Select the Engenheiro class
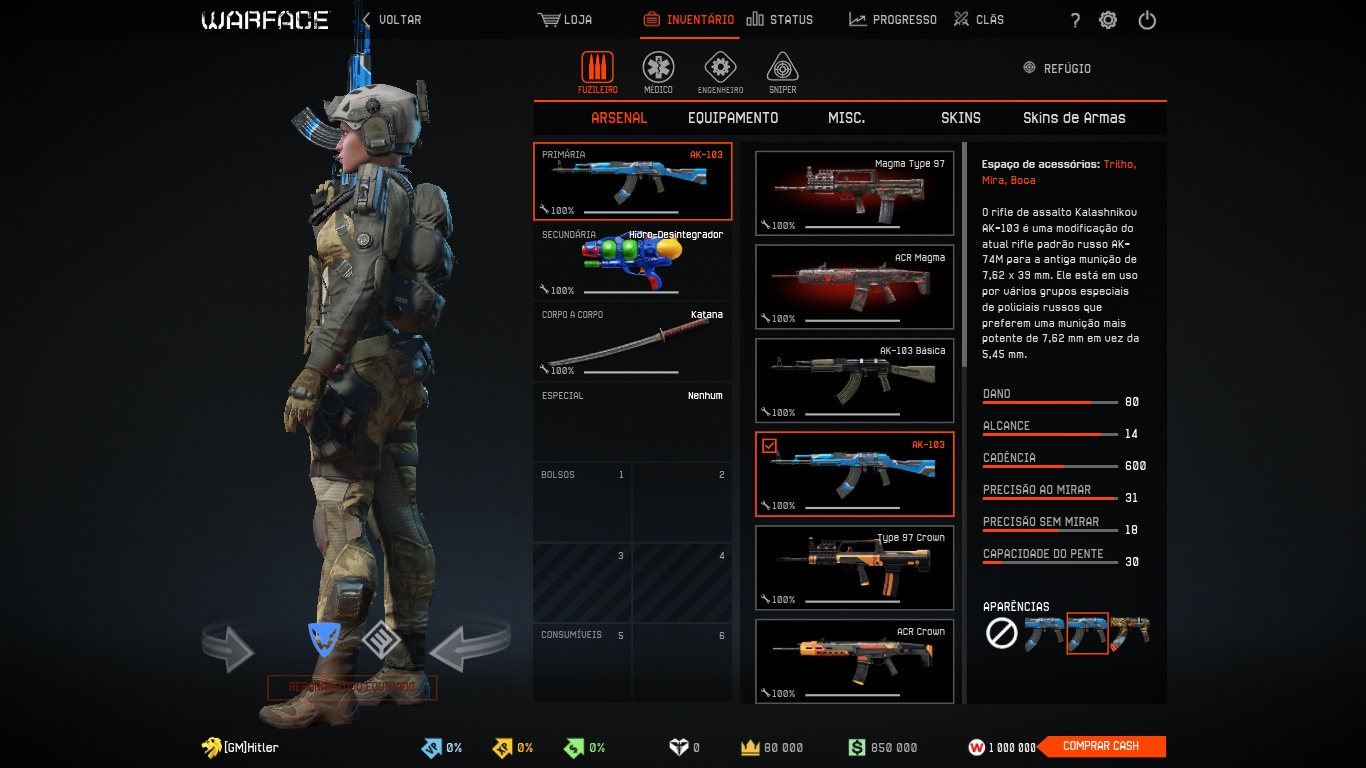The height and width of the screenshot is (768, 1366). click(720, 73)
